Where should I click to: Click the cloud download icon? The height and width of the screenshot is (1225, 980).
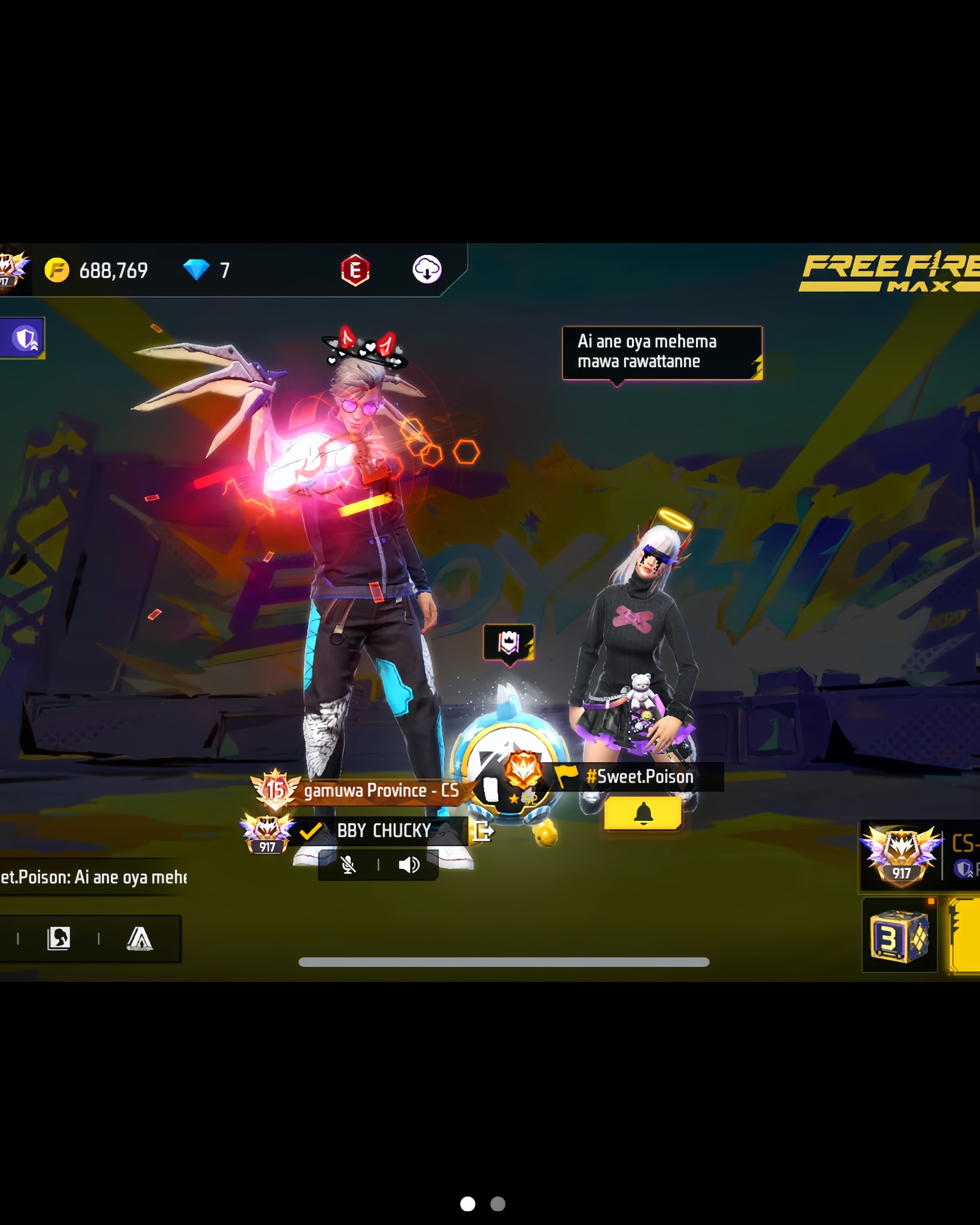pyautogui.click(x=426, y=269)
